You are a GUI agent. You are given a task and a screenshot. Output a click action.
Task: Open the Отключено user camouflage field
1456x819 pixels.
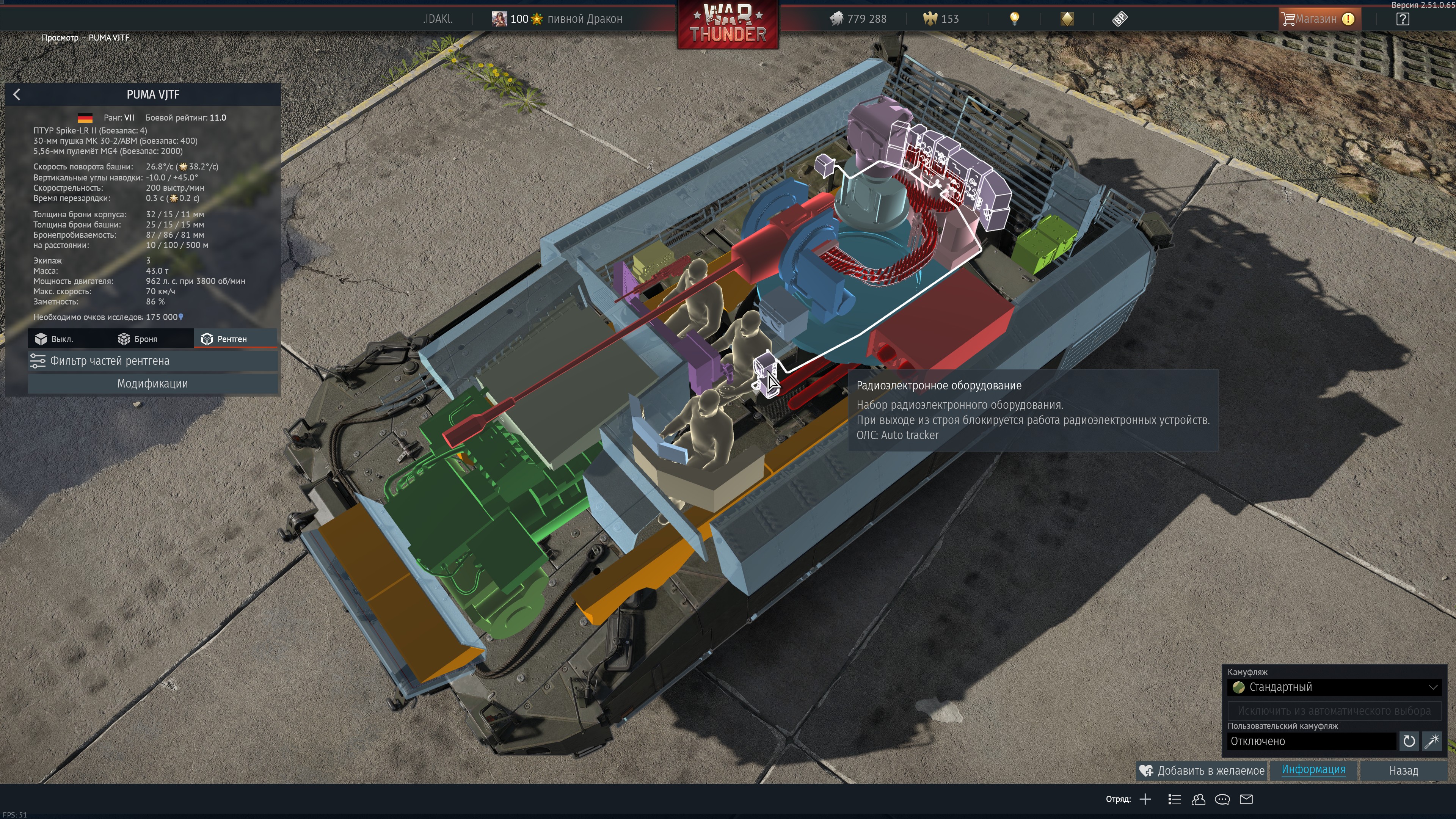tap(1311, 741)
